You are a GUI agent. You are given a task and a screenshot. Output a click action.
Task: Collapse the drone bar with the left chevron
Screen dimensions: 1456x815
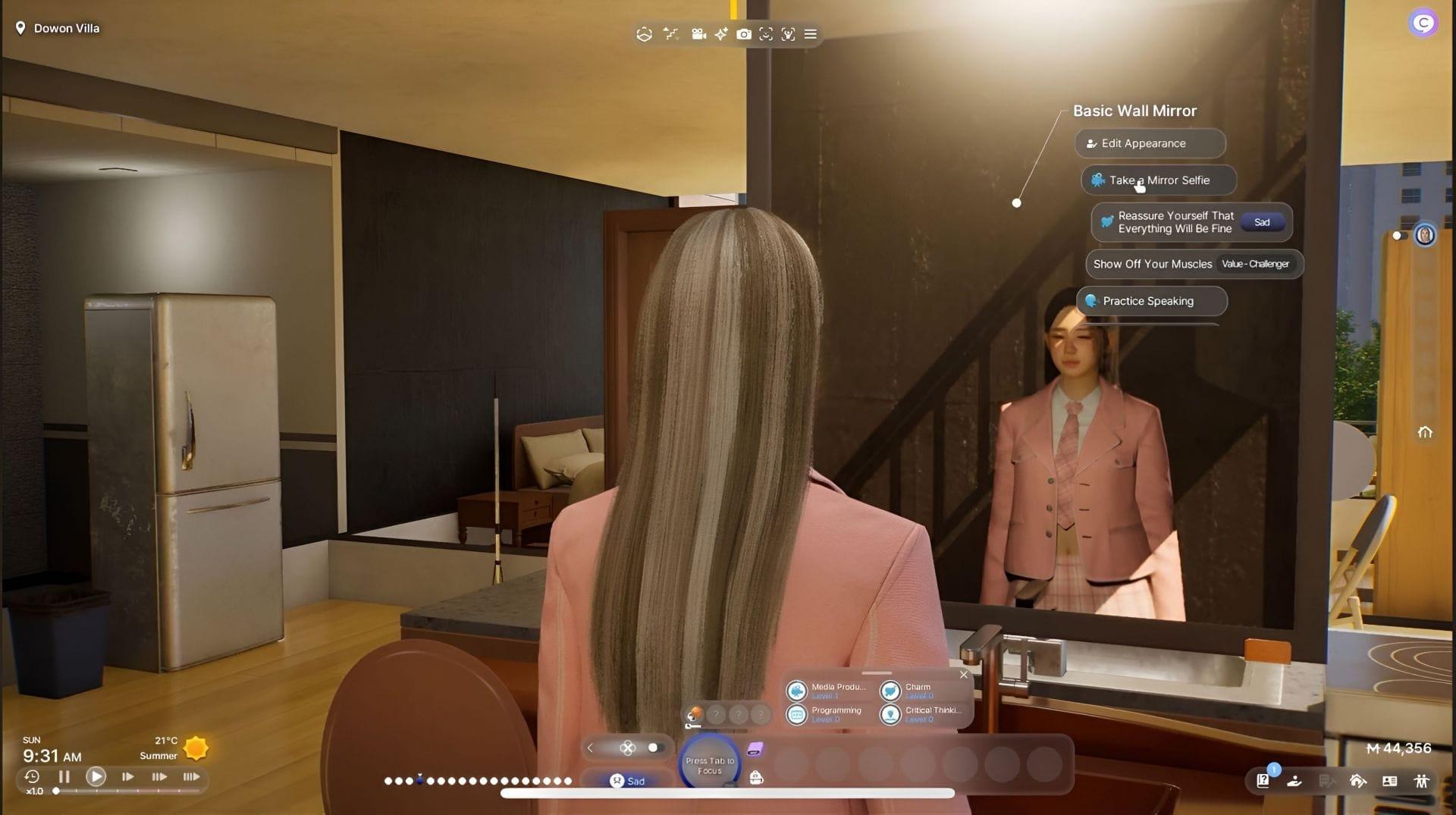click(590, 748)
